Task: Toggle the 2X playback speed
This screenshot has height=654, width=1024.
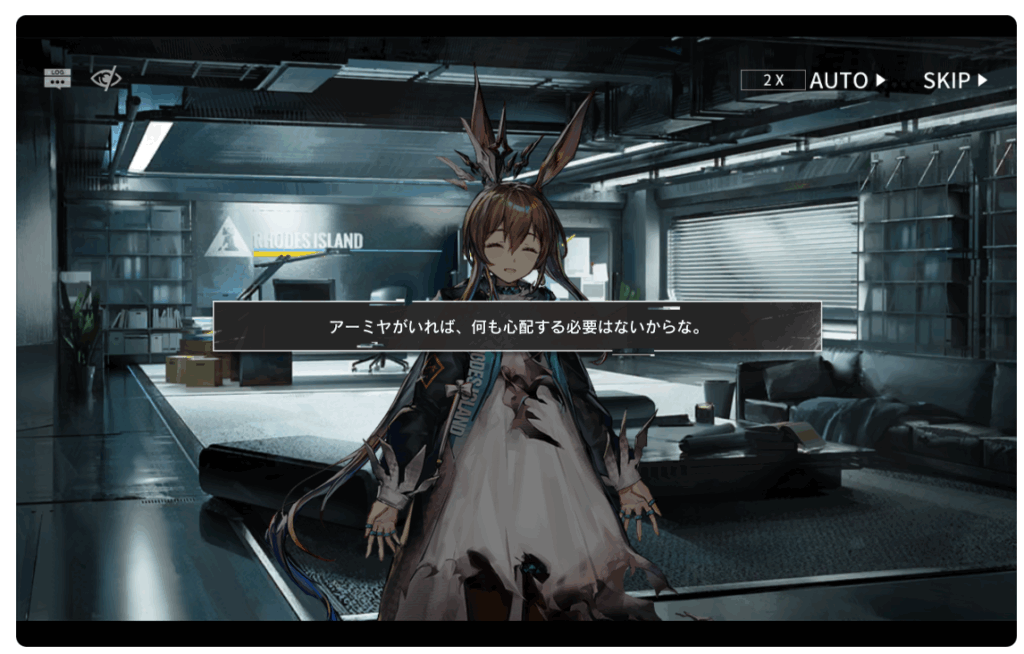Action: pyautogui.click(x=772, y=80)
